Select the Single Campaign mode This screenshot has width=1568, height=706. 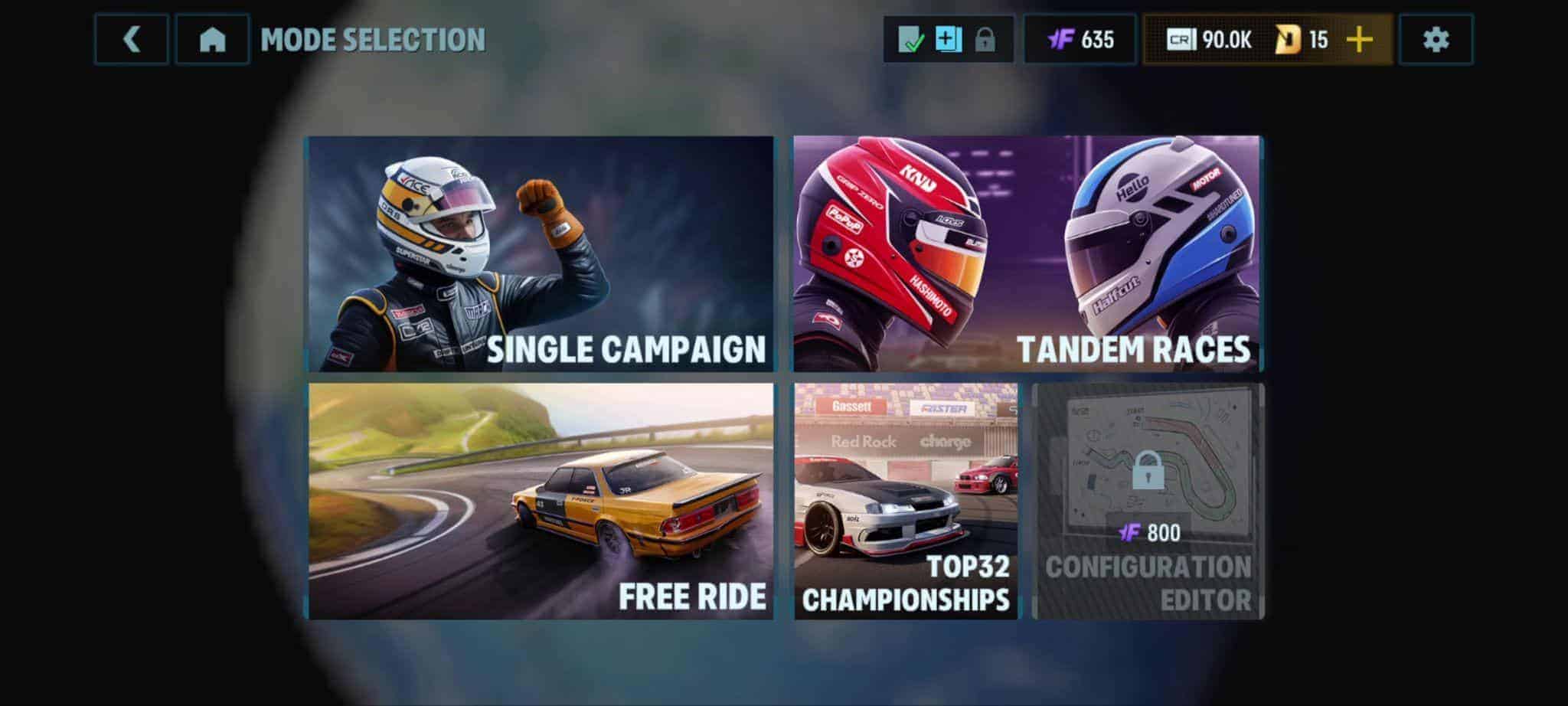[541, 254]
